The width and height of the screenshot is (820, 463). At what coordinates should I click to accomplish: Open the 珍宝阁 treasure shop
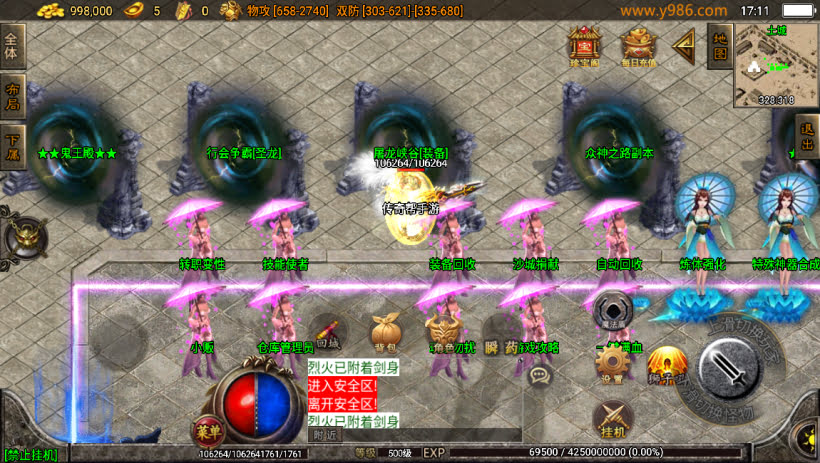pyautogui.click(x=582, y=46)
